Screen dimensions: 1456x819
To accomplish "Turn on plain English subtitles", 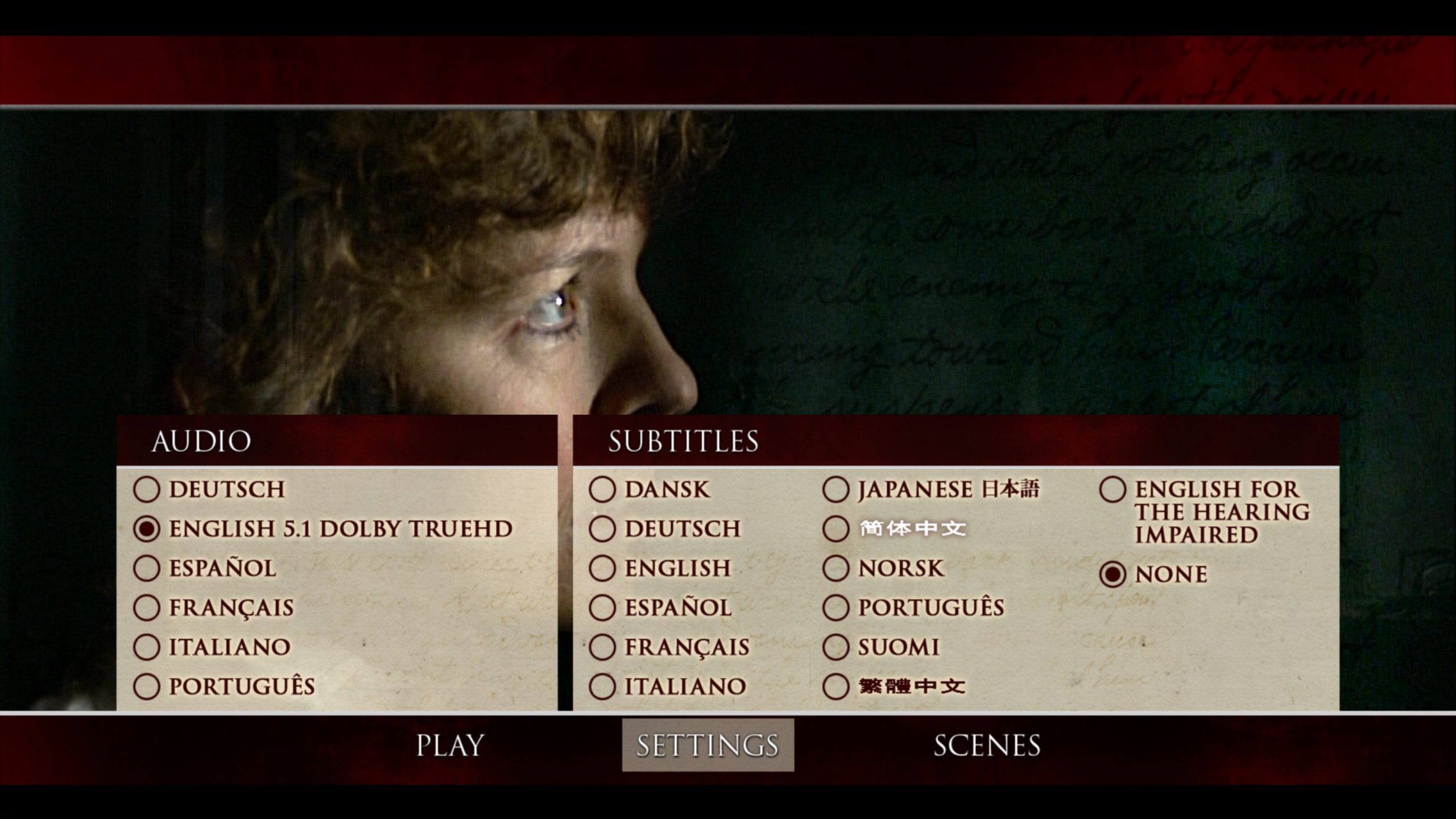I will [x=602, y=568].
